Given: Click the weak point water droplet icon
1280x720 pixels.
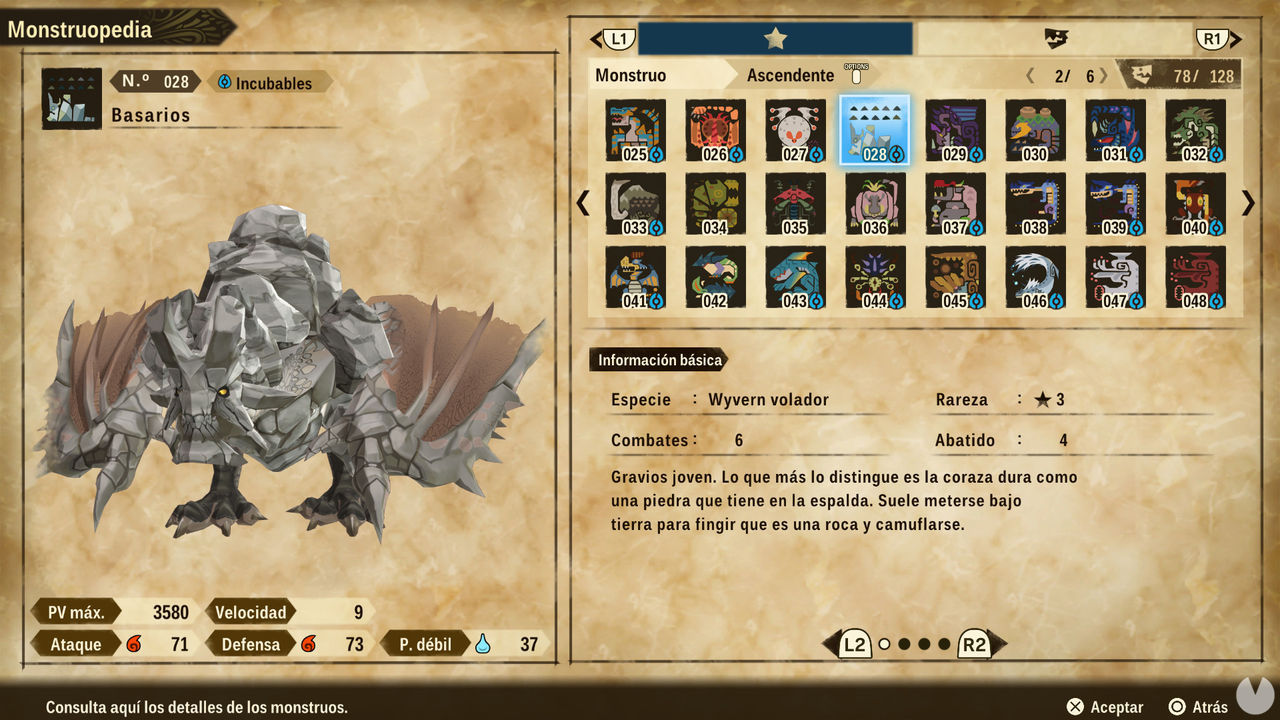Looking at the screenshot, I should point(480,644).
